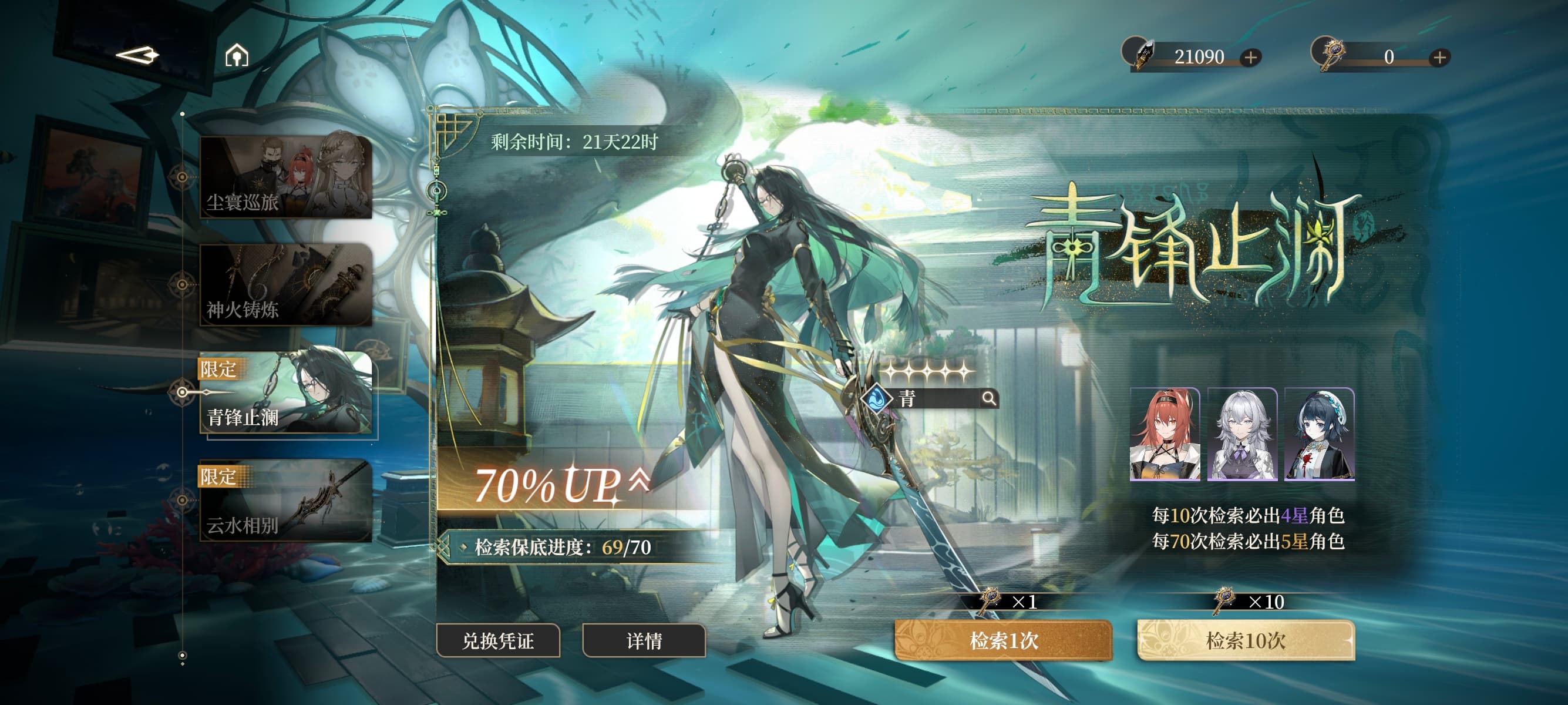The width and height of the screenshot is (1568, 705).
Task: Open the 兑换凭证 exchange shop
Action: [x=498, y=640]
